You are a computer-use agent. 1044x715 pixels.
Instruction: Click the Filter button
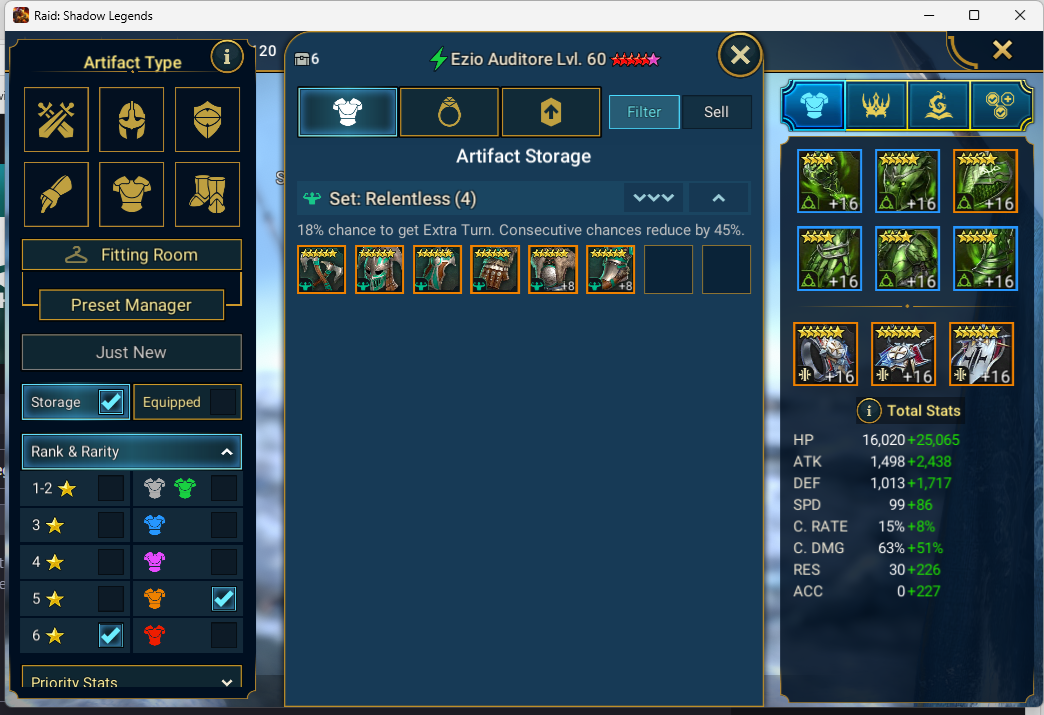coord(644,112)
